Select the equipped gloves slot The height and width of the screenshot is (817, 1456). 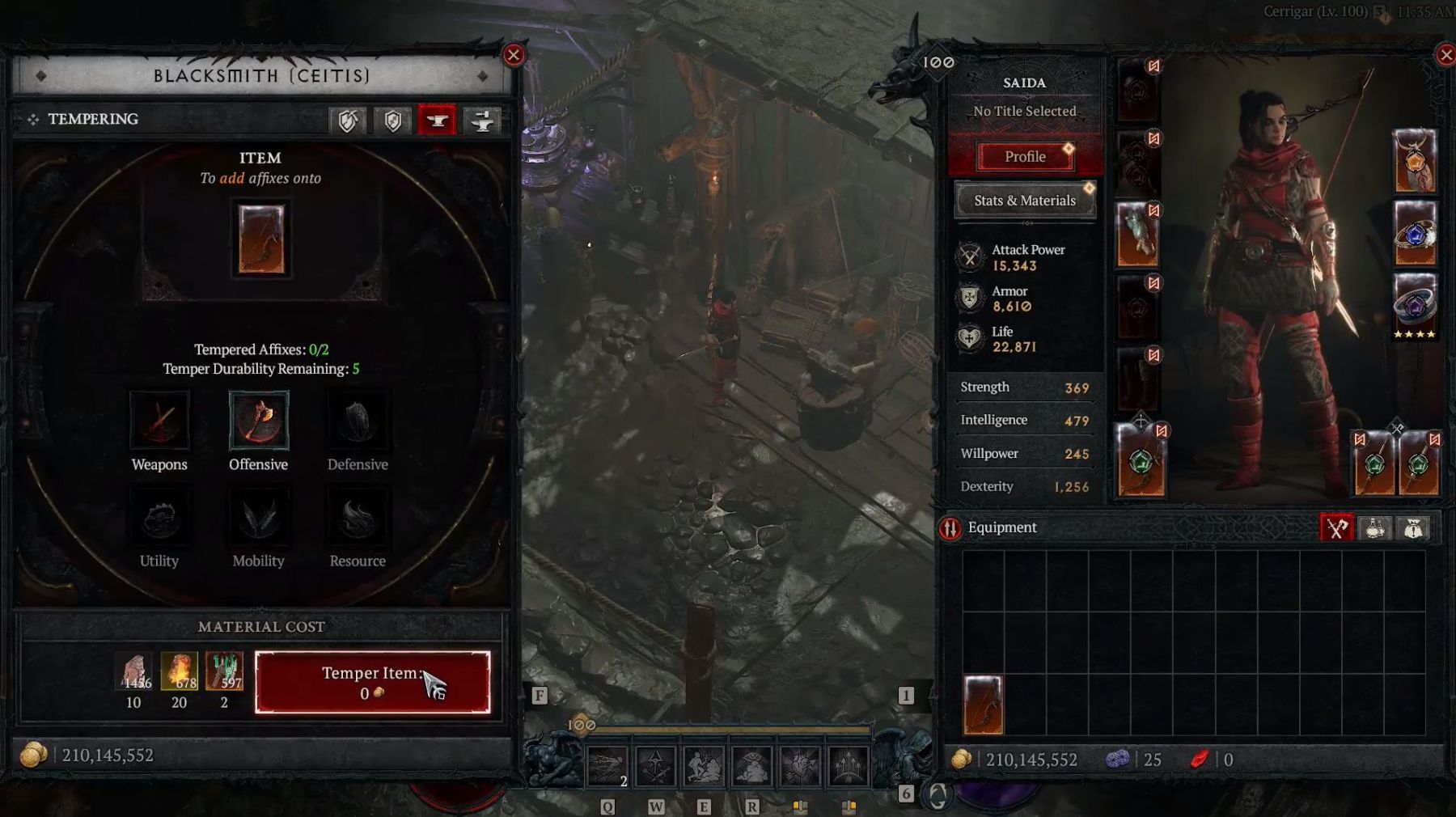coord(1137,235)
